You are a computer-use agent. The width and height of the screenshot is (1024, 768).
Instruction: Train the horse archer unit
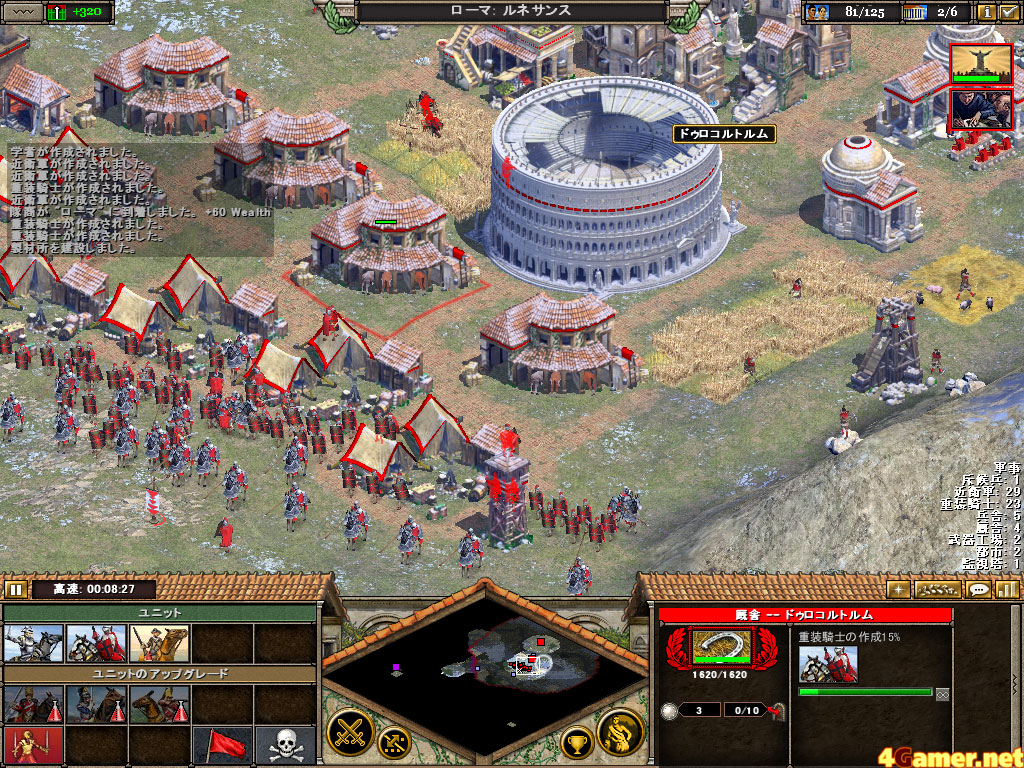pos(159,643)
